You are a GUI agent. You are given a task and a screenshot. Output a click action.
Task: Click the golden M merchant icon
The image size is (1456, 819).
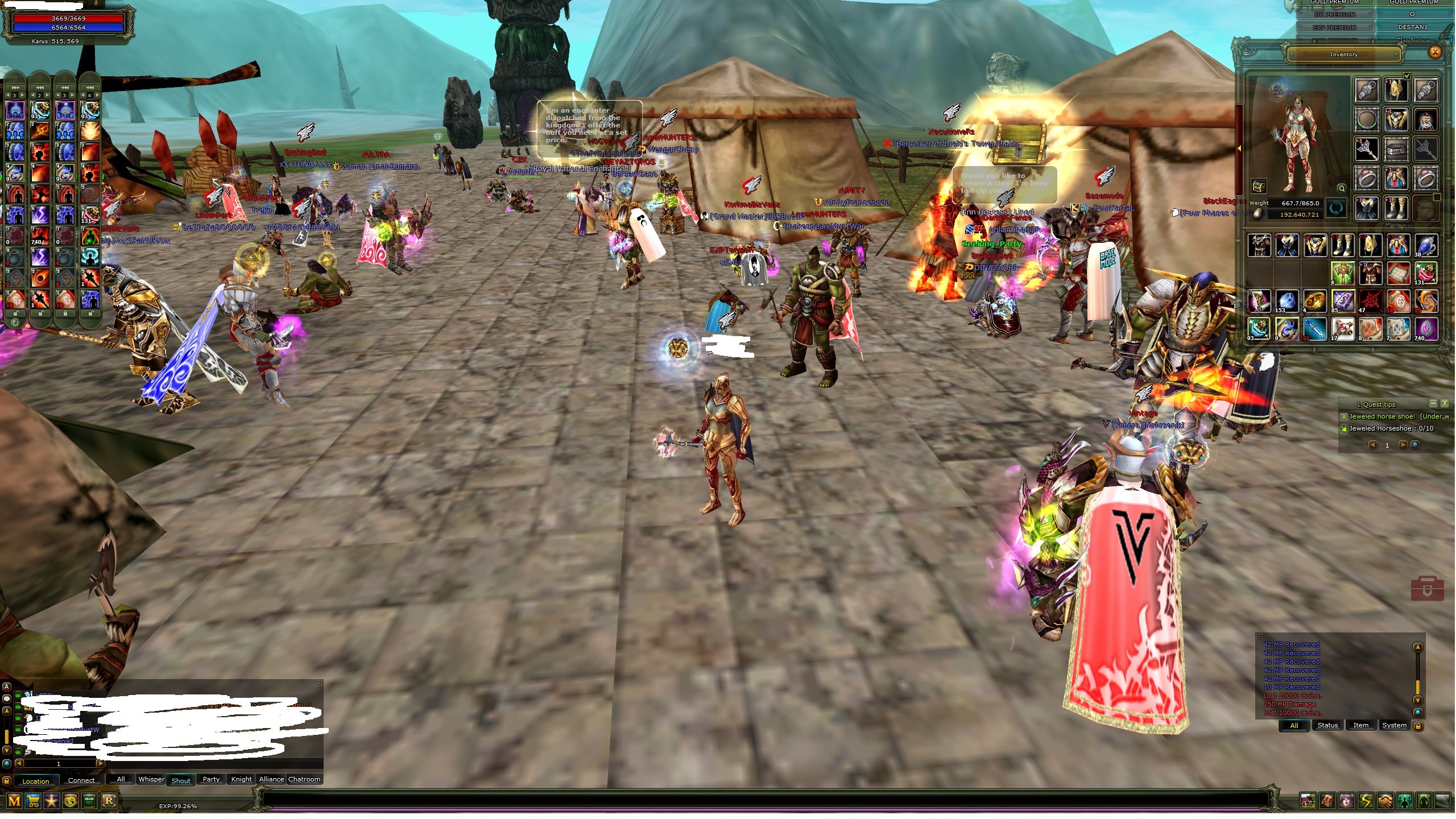point(15,802)
